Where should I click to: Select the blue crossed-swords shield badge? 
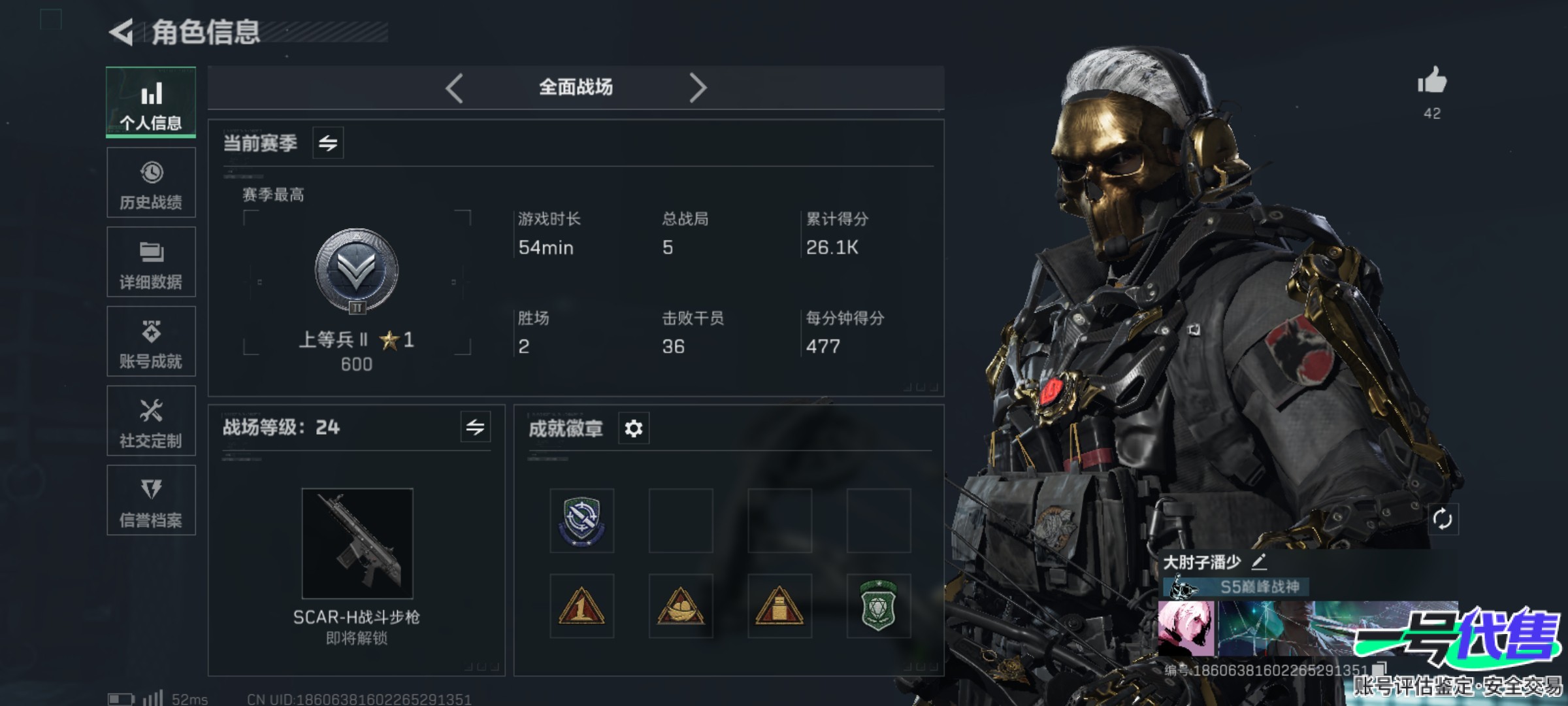tap(581, 521)
